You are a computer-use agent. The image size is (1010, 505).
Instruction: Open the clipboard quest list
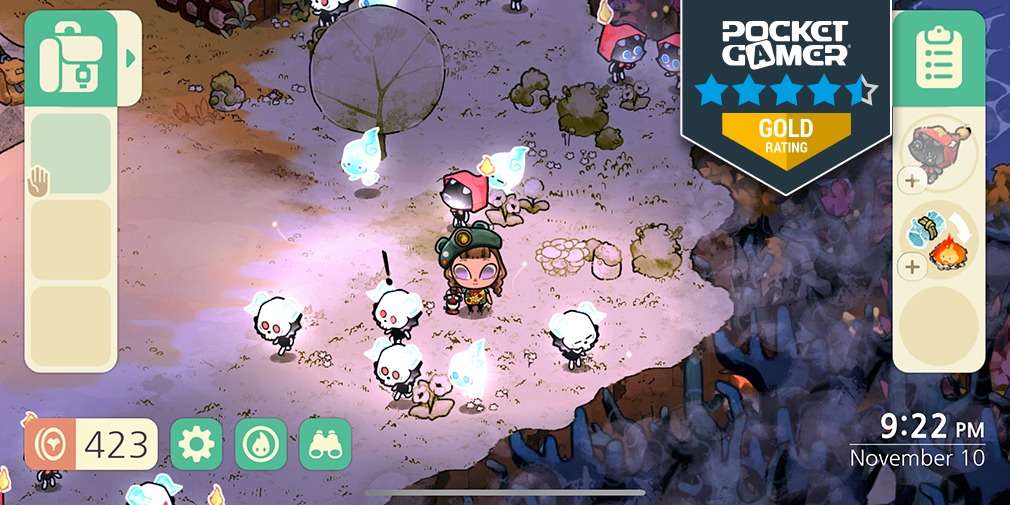coord(938,58)
